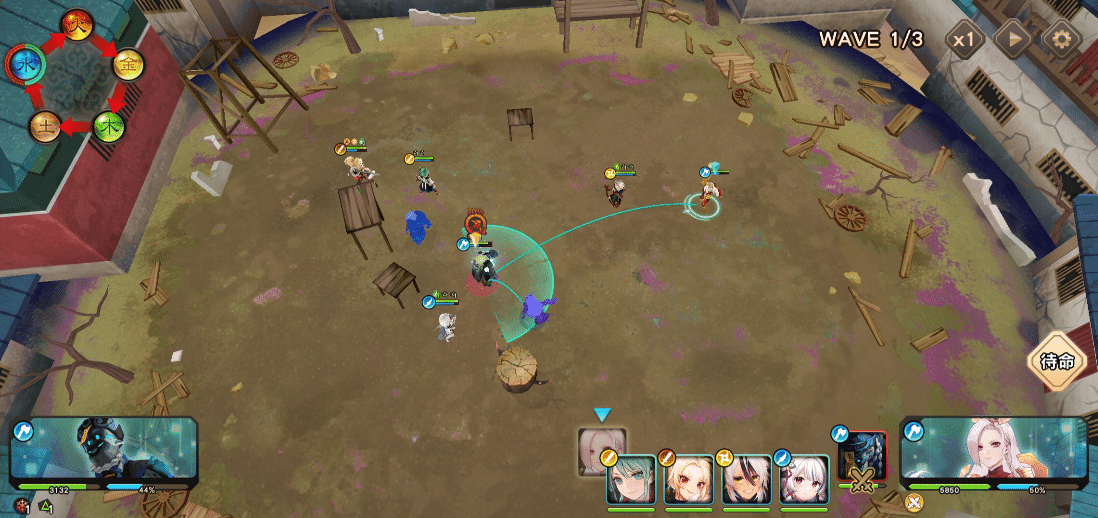Click the crossed-swords attack icon under leader panel
1098x518 pixels.
[x=913, y=502]
